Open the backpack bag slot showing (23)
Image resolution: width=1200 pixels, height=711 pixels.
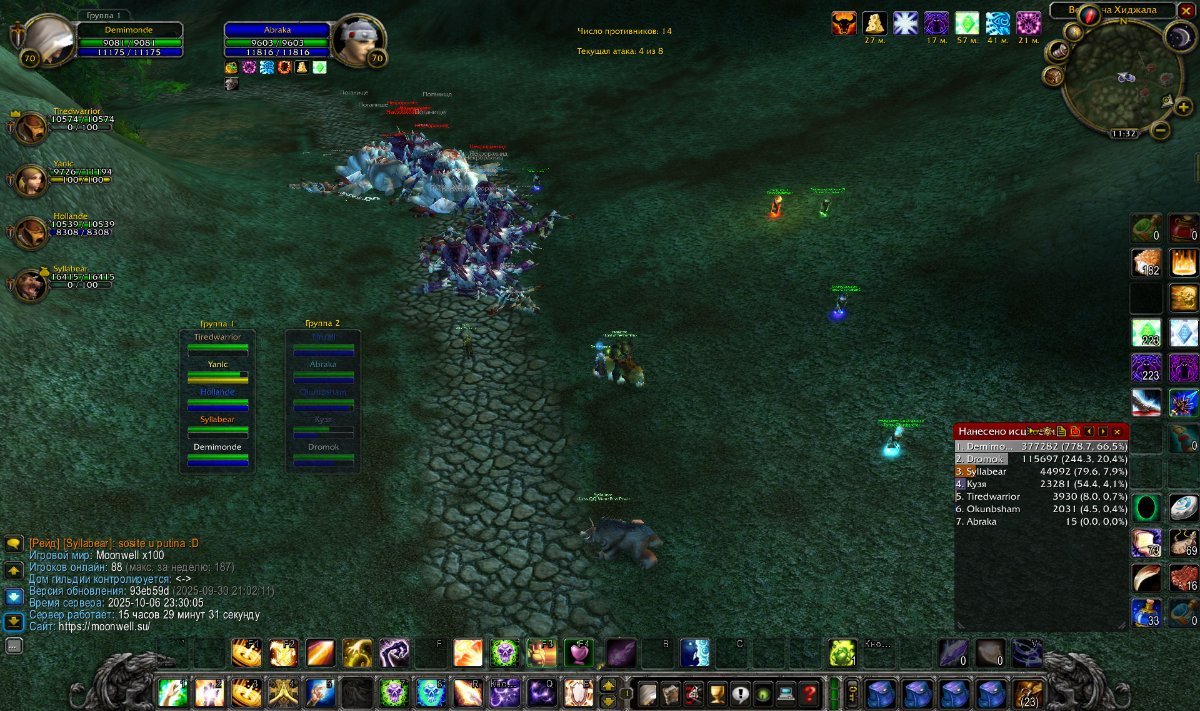(1027, 693)
